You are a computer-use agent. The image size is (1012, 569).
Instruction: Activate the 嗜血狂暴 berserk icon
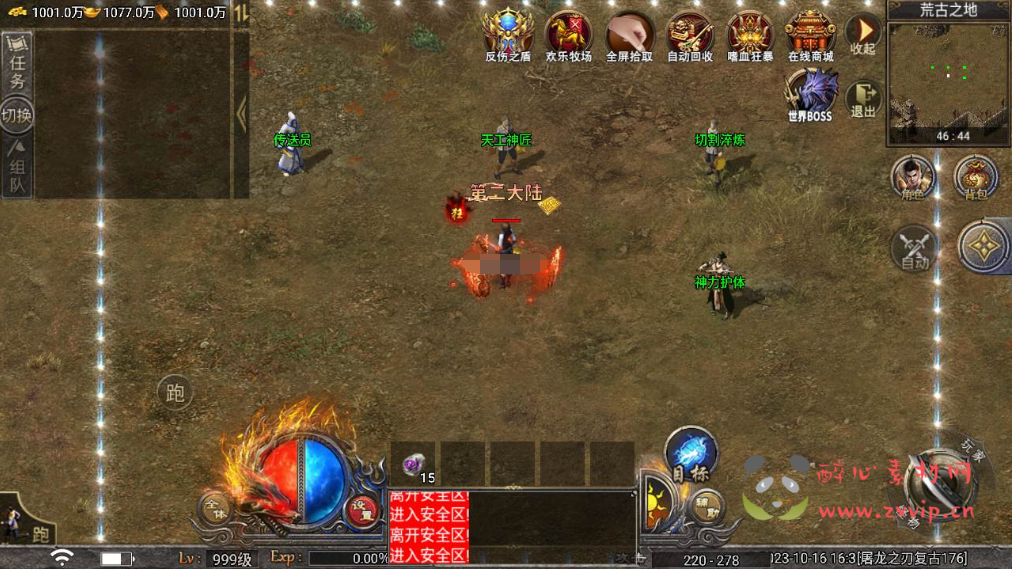coord(750,34)
